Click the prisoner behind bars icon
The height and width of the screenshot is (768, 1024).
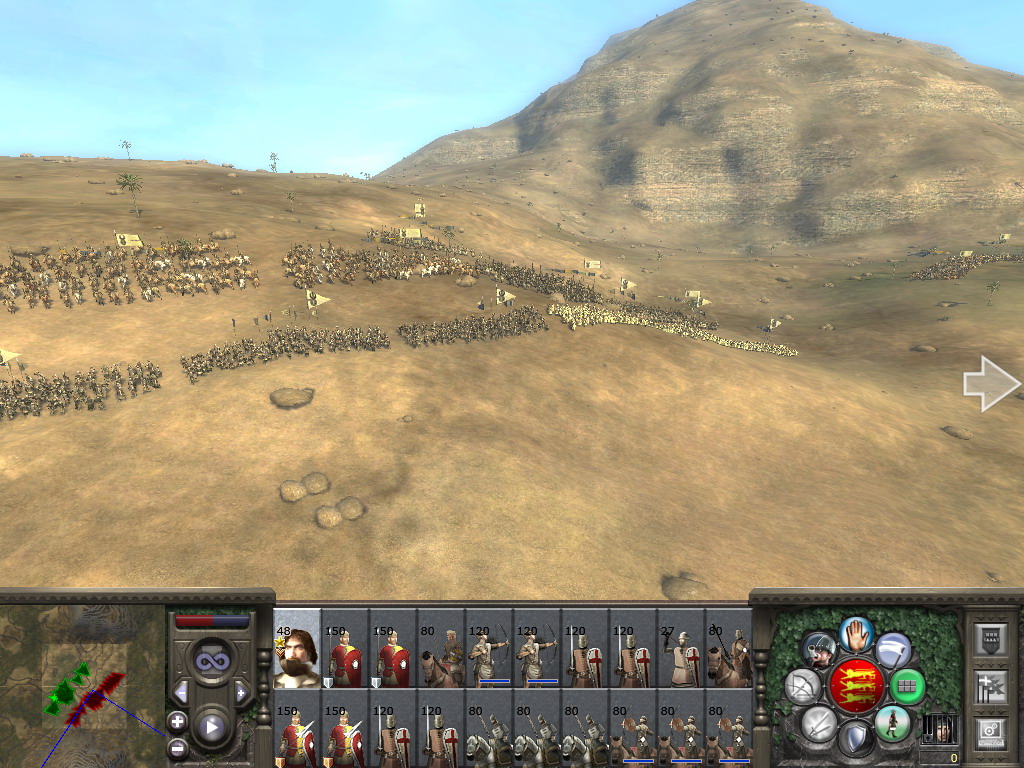pos(939,728)
